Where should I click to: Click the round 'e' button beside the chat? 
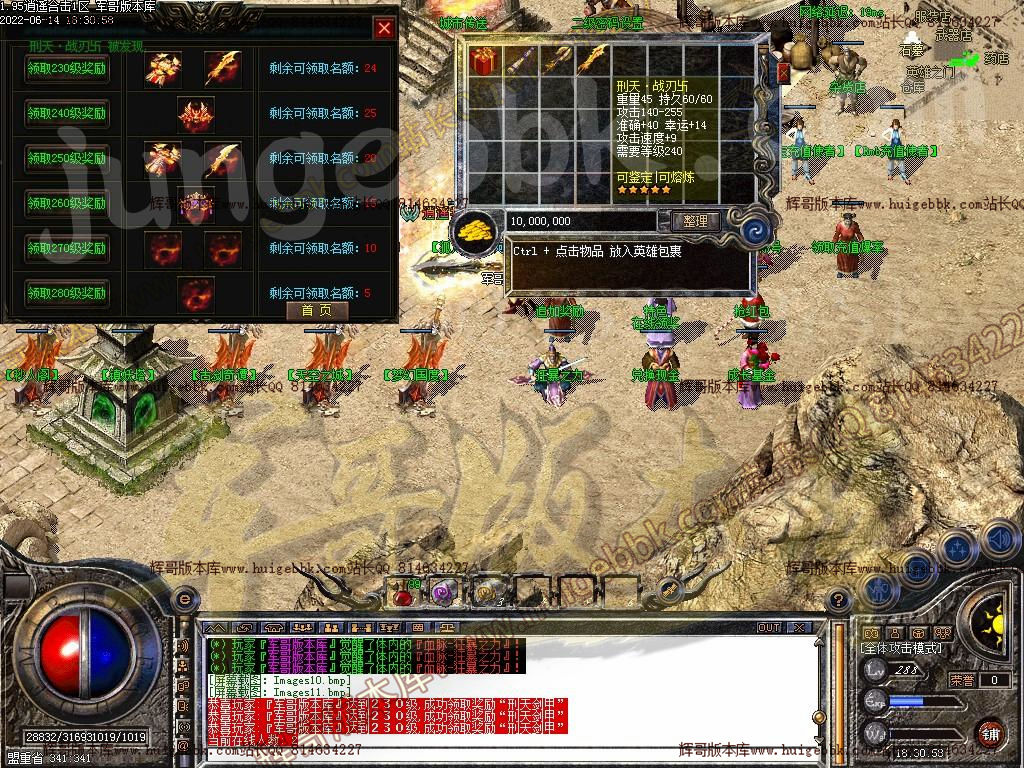tap(184, 599)
